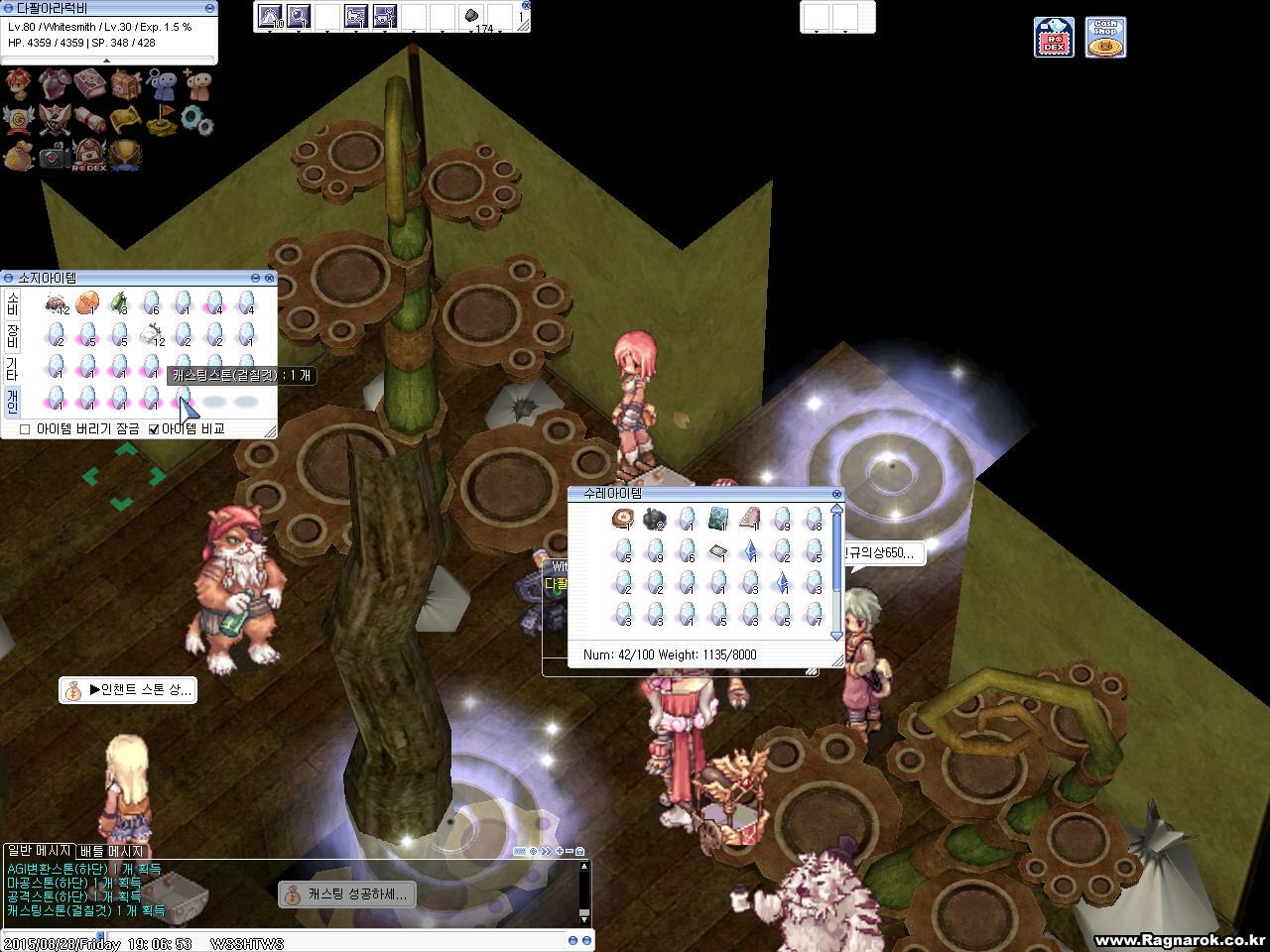Minimize the 소지아이템 inventory window
Viewport: 1270px width, 952px height.
(x=255, y=279)
